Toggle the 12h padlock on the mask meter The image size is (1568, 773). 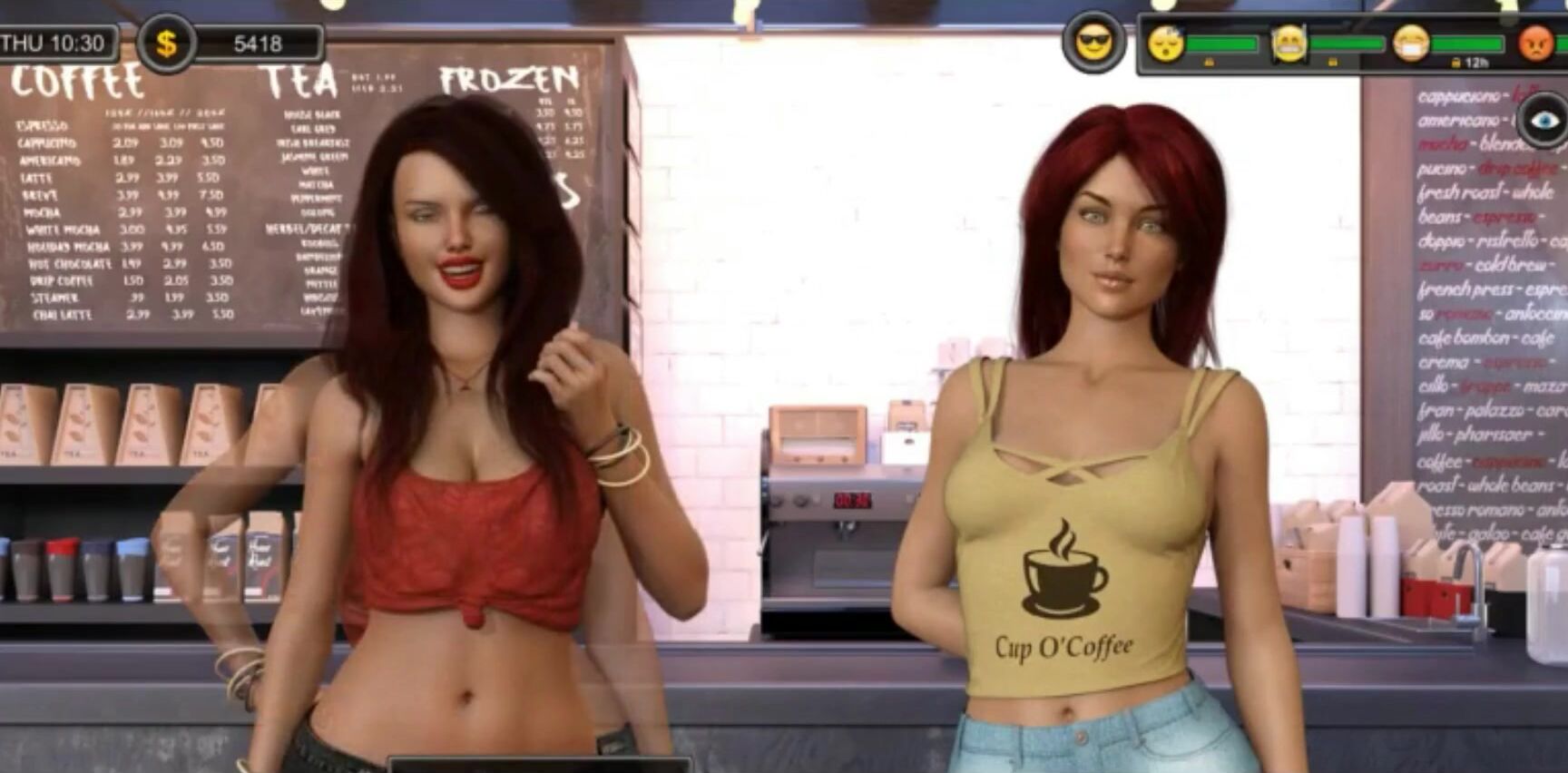pos(1457,62)
